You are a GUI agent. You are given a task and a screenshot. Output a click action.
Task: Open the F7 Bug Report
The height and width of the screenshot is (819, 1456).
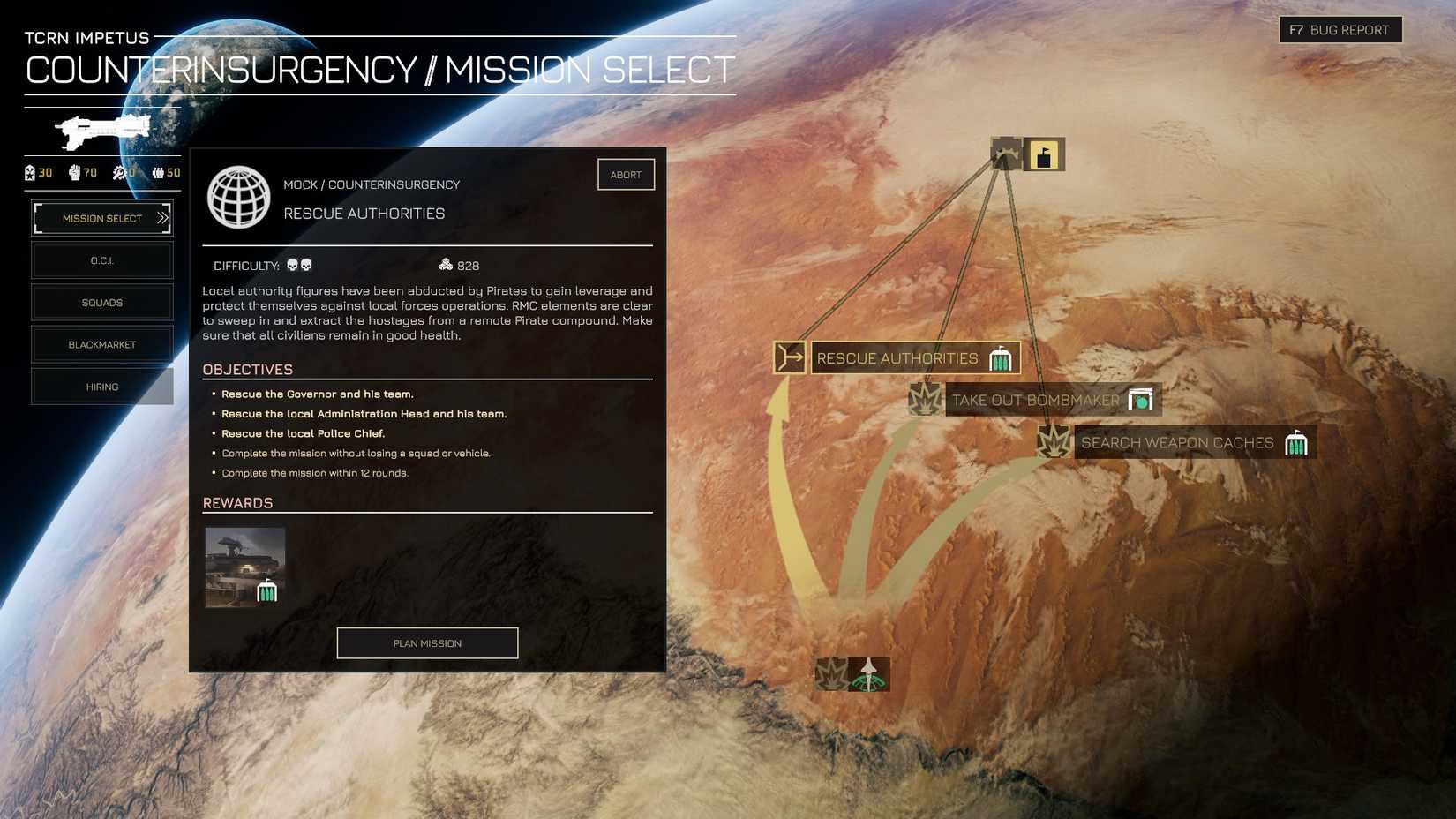coord(1340,29)
